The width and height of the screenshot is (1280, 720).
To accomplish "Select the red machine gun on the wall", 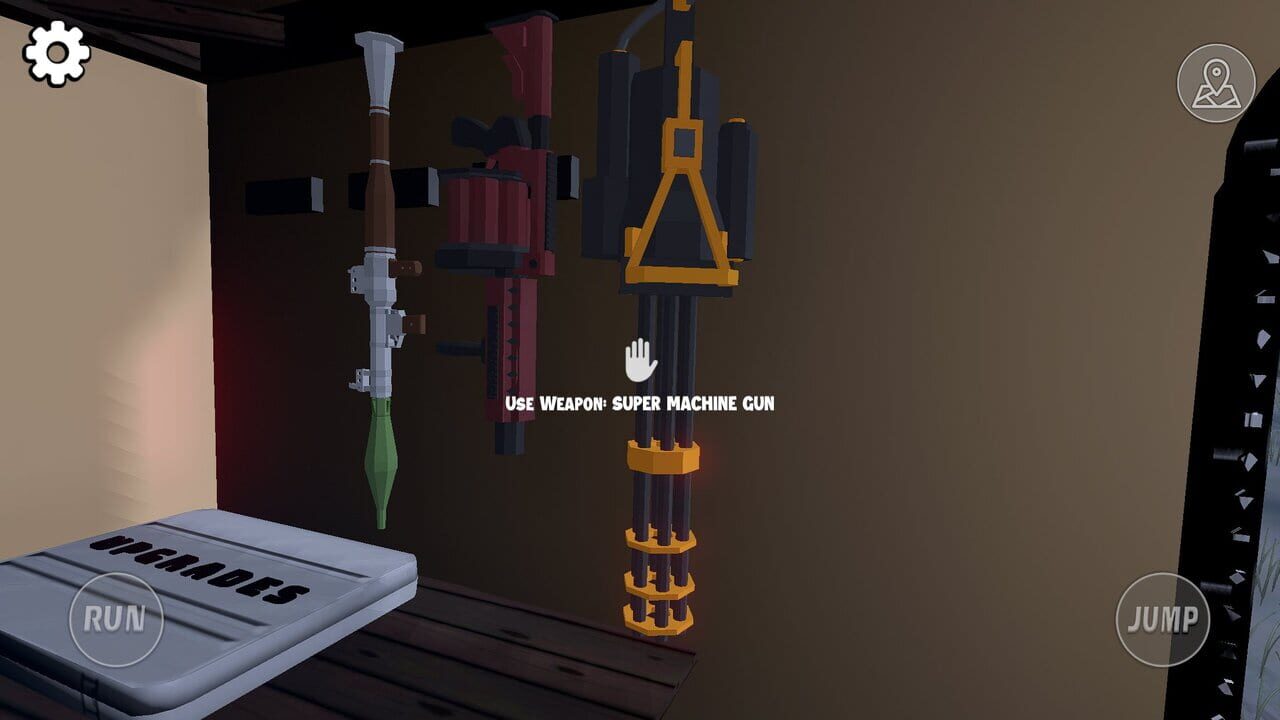I will click(x=505, y=250).
